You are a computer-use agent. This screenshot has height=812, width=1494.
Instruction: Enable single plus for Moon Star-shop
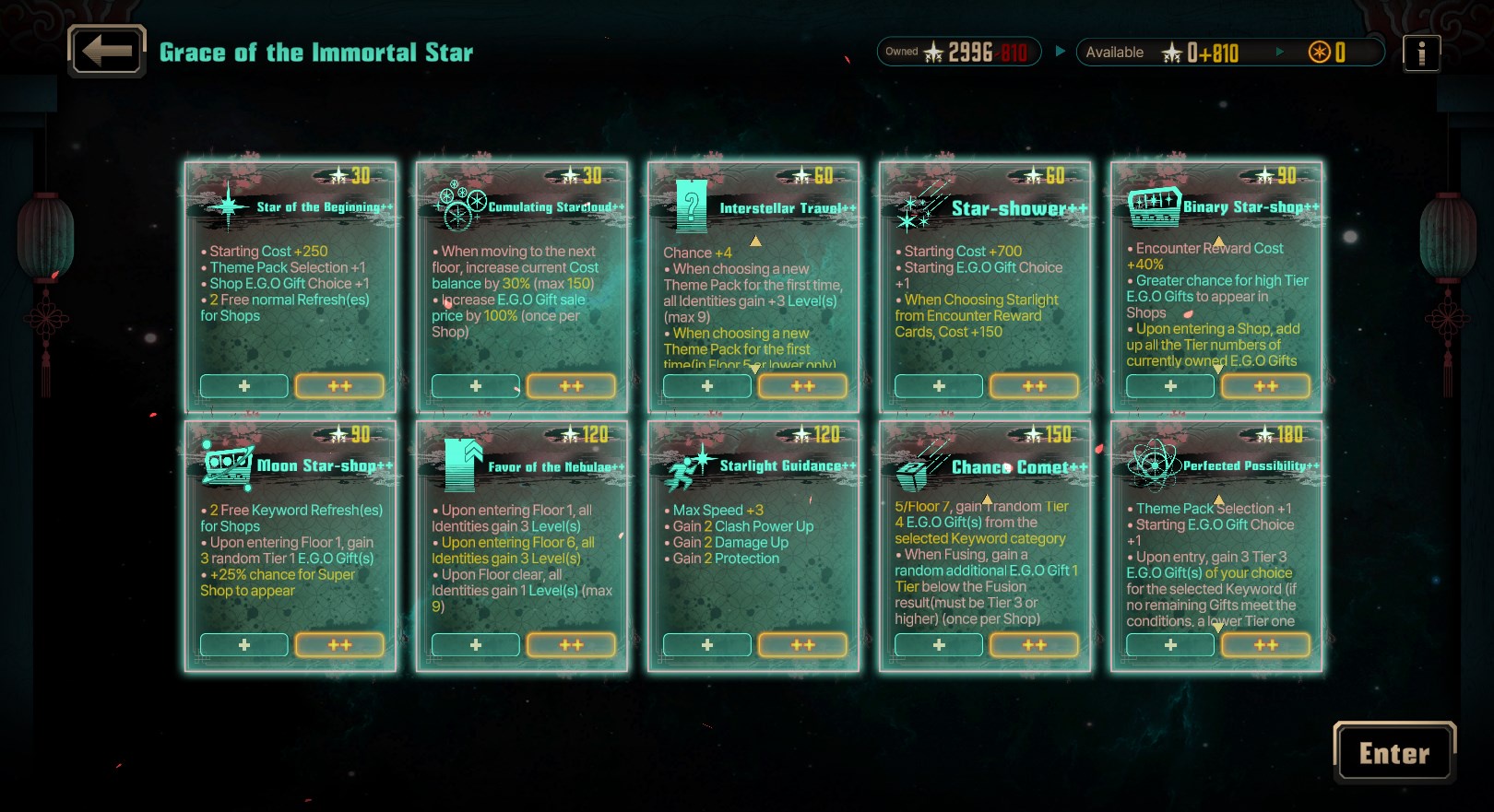(244, 645)
